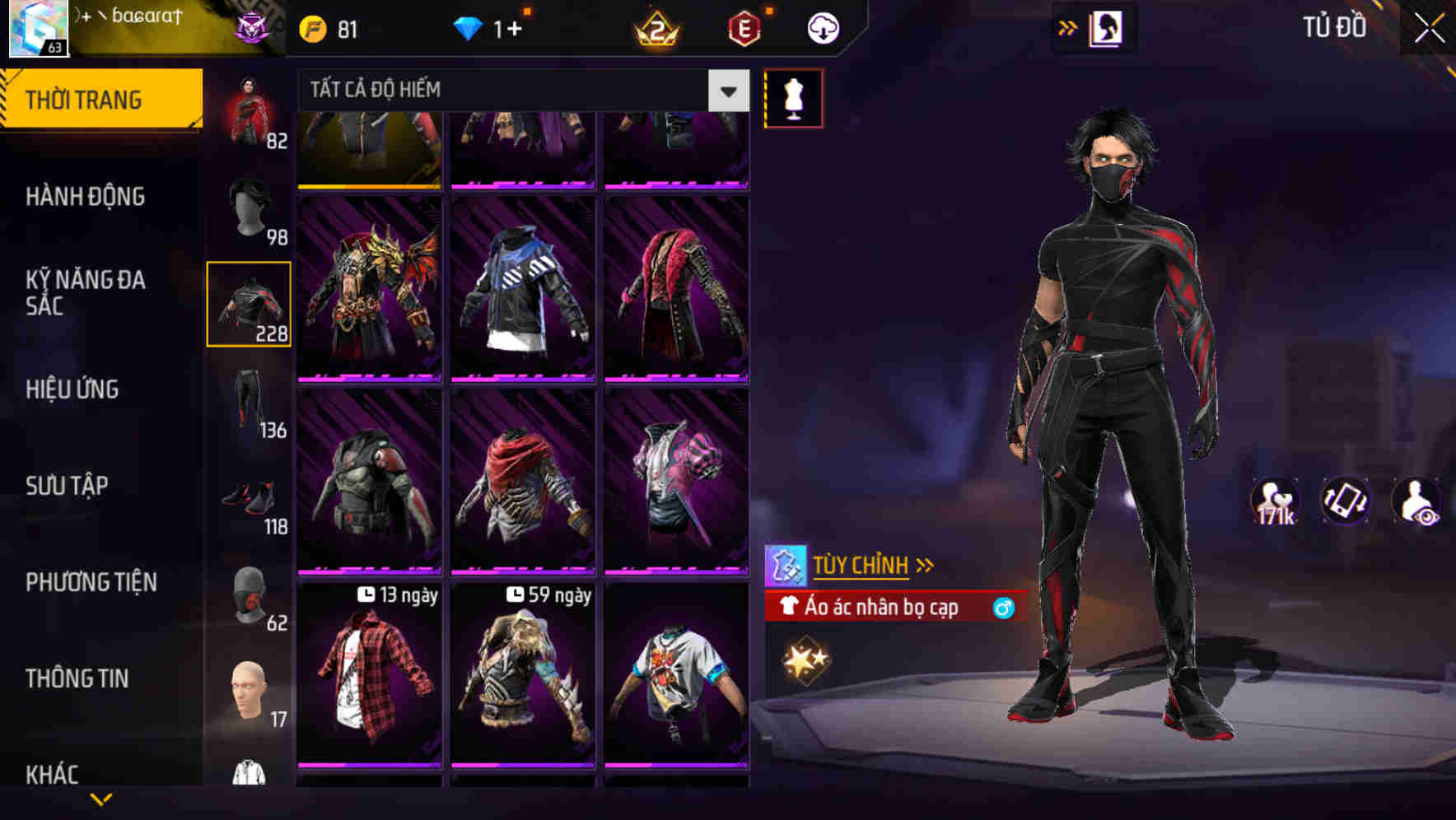This screenshot has height=820, width=1456.
Task: Click the double chevron next to album icon
Action: tap(1066, 26)
